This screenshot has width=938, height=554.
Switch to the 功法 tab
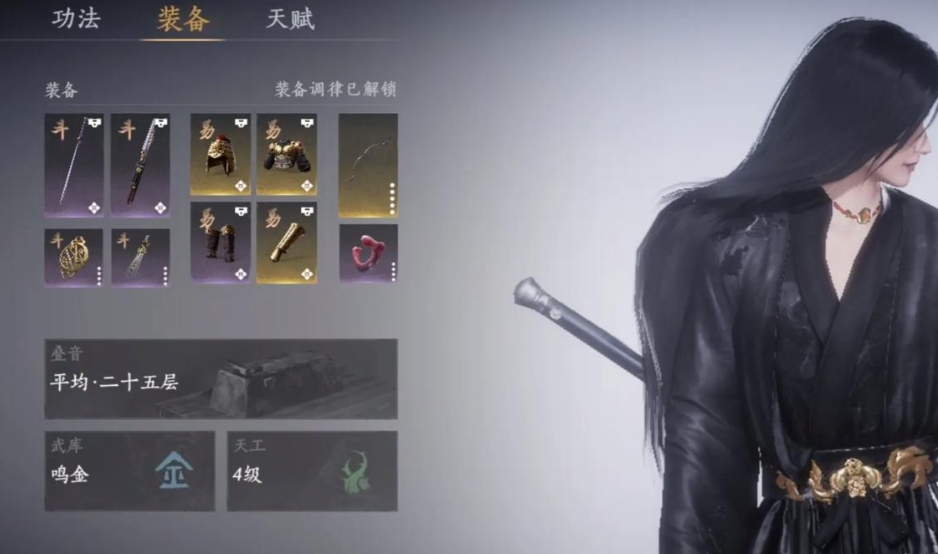76,19
